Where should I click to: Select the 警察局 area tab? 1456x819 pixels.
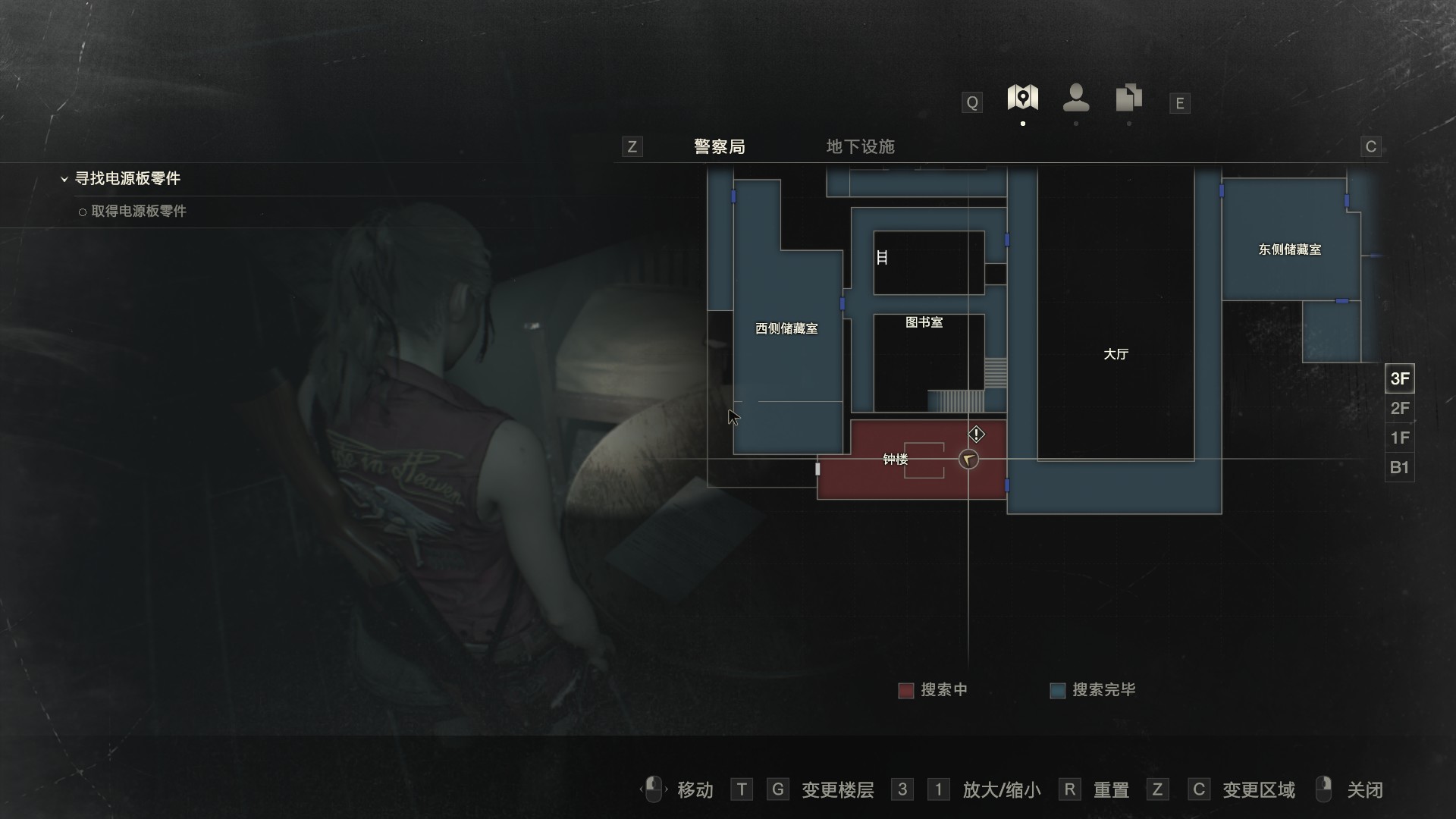[719, 146]
